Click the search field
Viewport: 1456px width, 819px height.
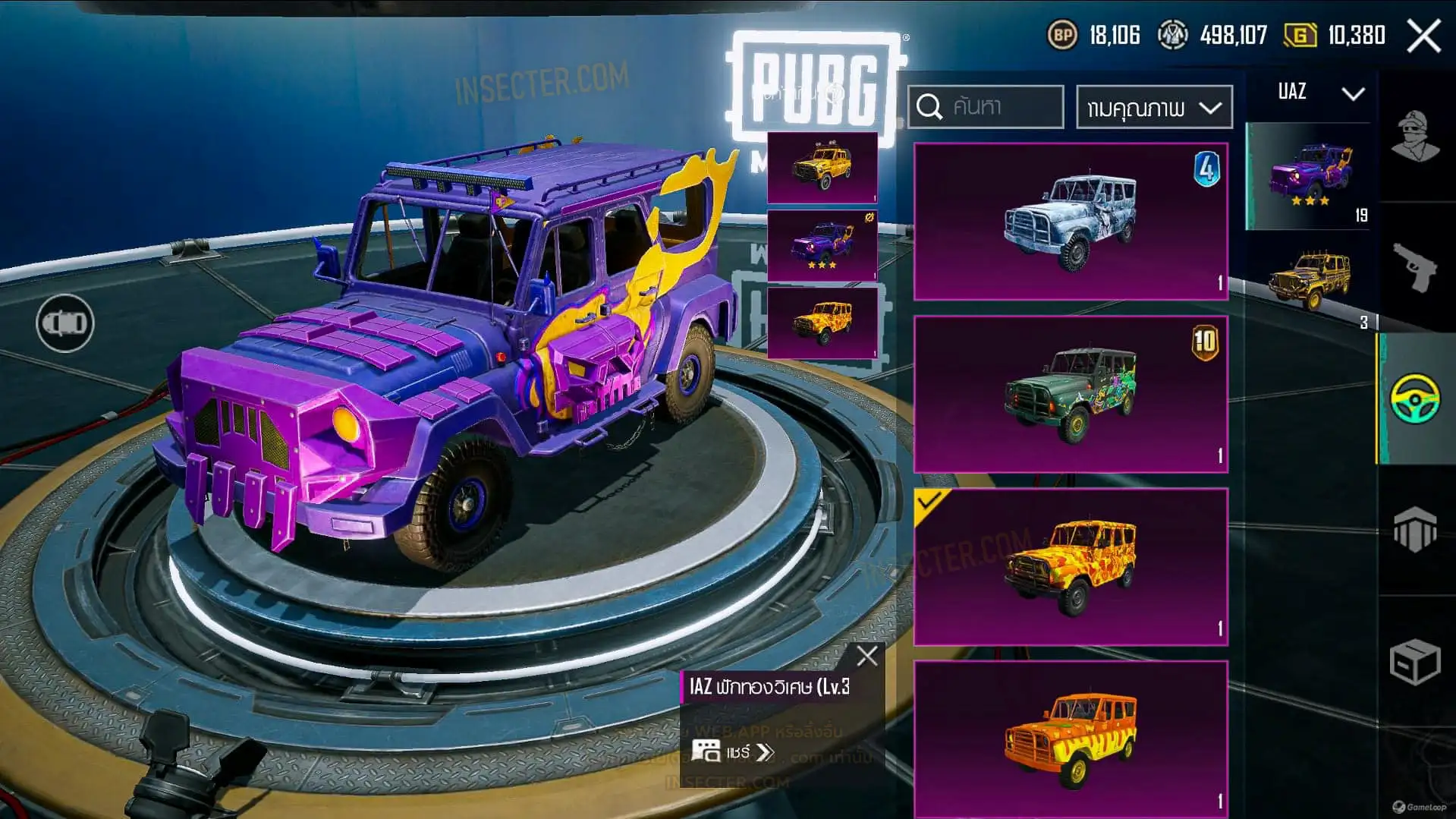[986, 107]
